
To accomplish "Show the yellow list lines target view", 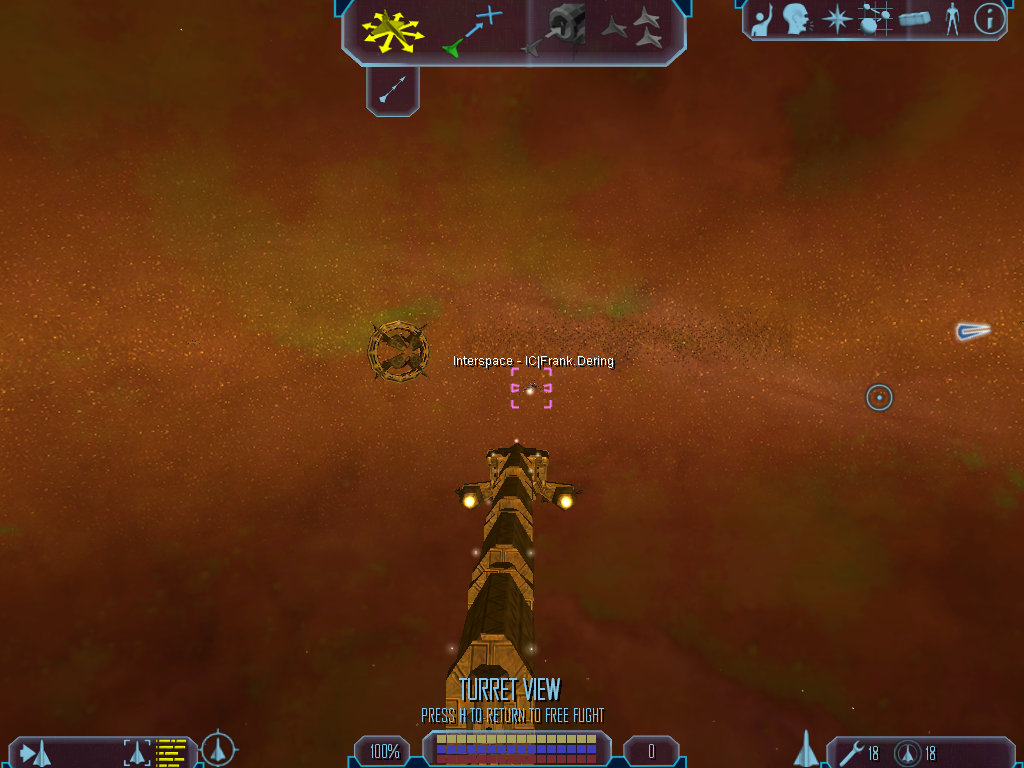I will pos(171,752).
